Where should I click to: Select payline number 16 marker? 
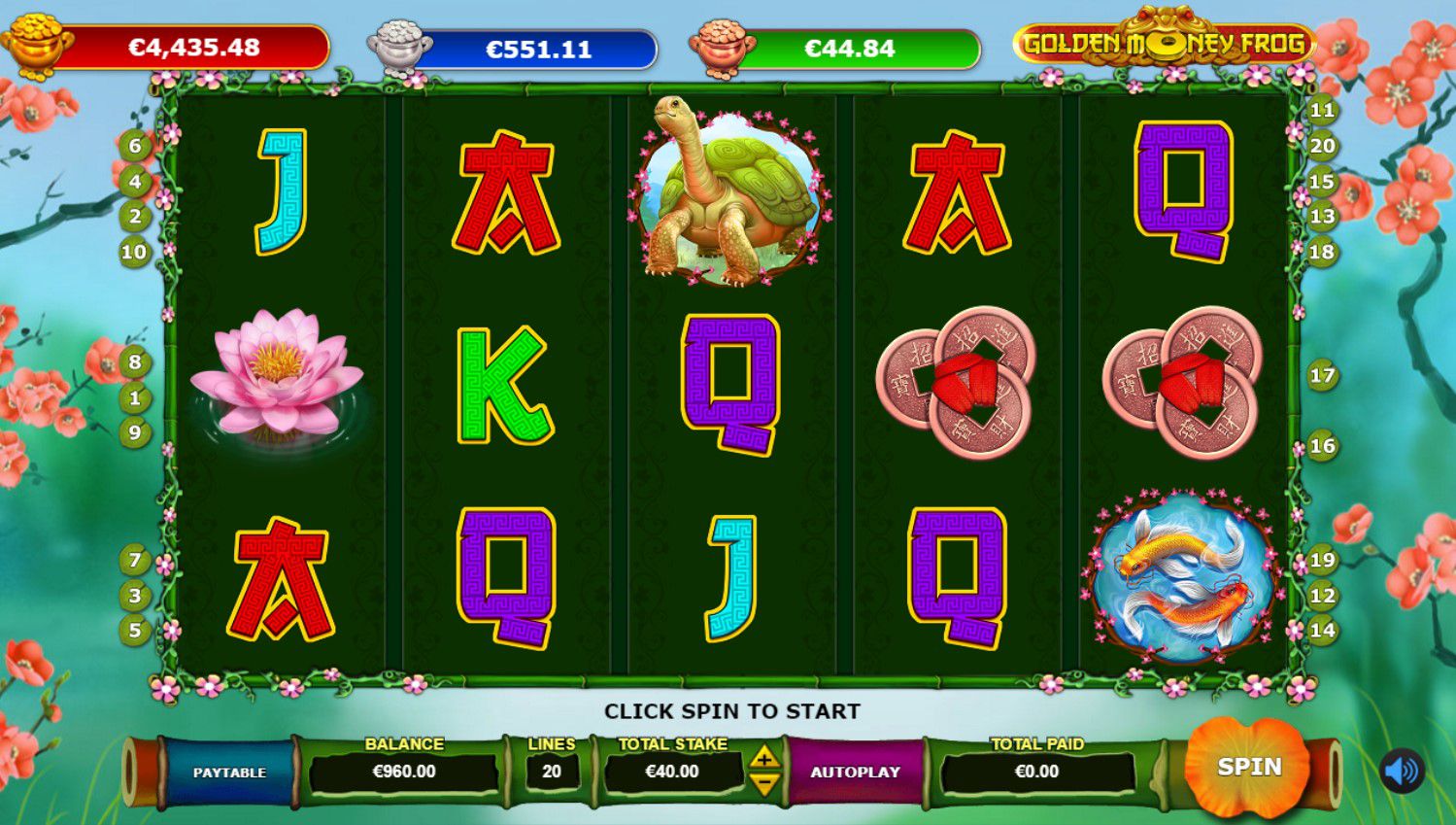1322,446
